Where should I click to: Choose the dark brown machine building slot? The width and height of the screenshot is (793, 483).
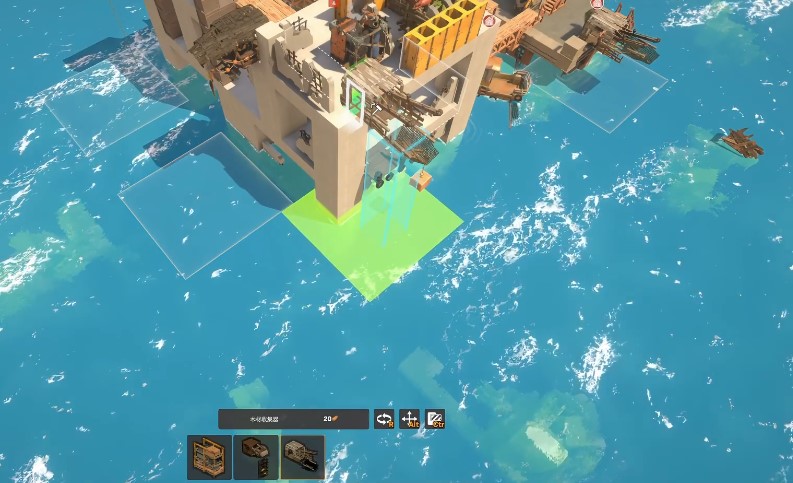(x=256, y=457)
